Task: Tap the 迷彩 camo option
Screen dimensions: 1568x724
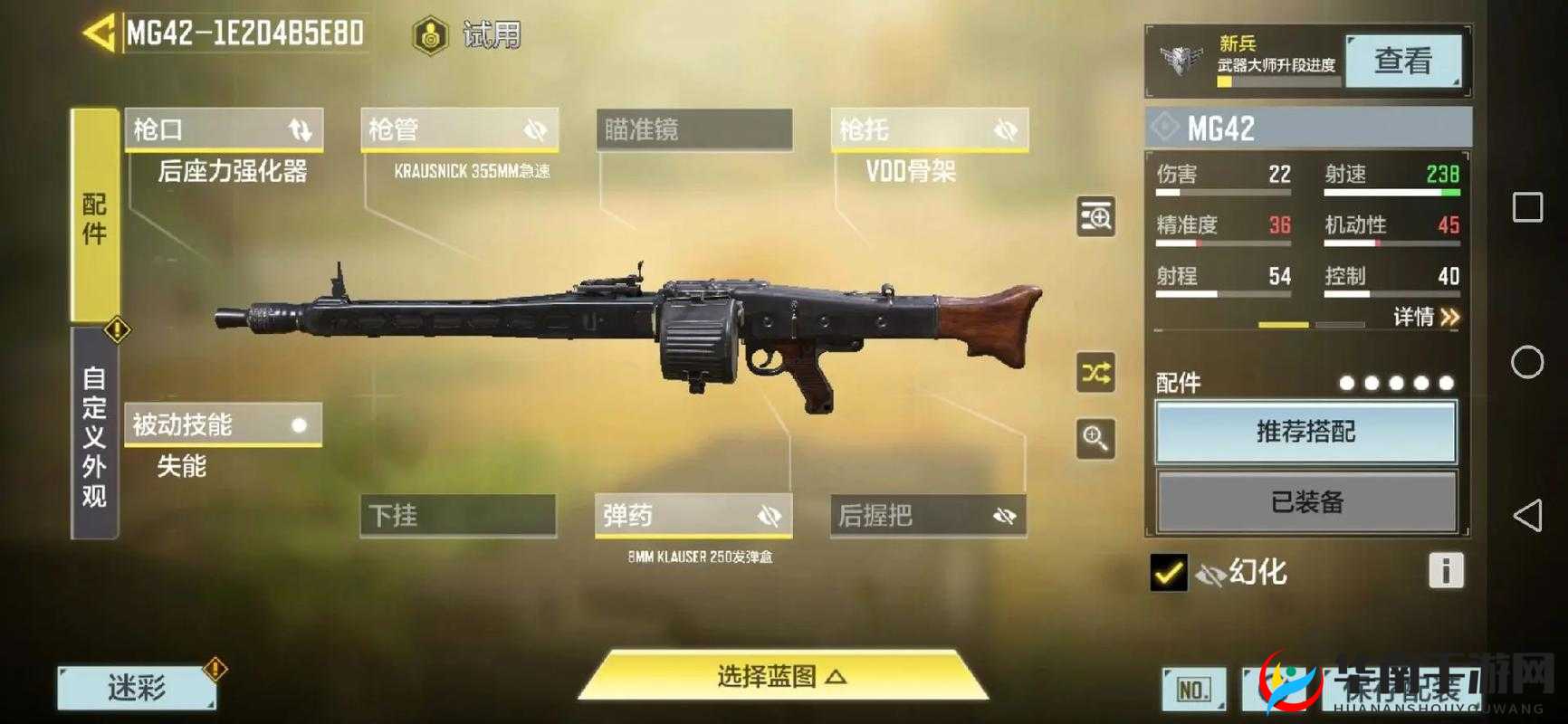Action: coord(136,688)
